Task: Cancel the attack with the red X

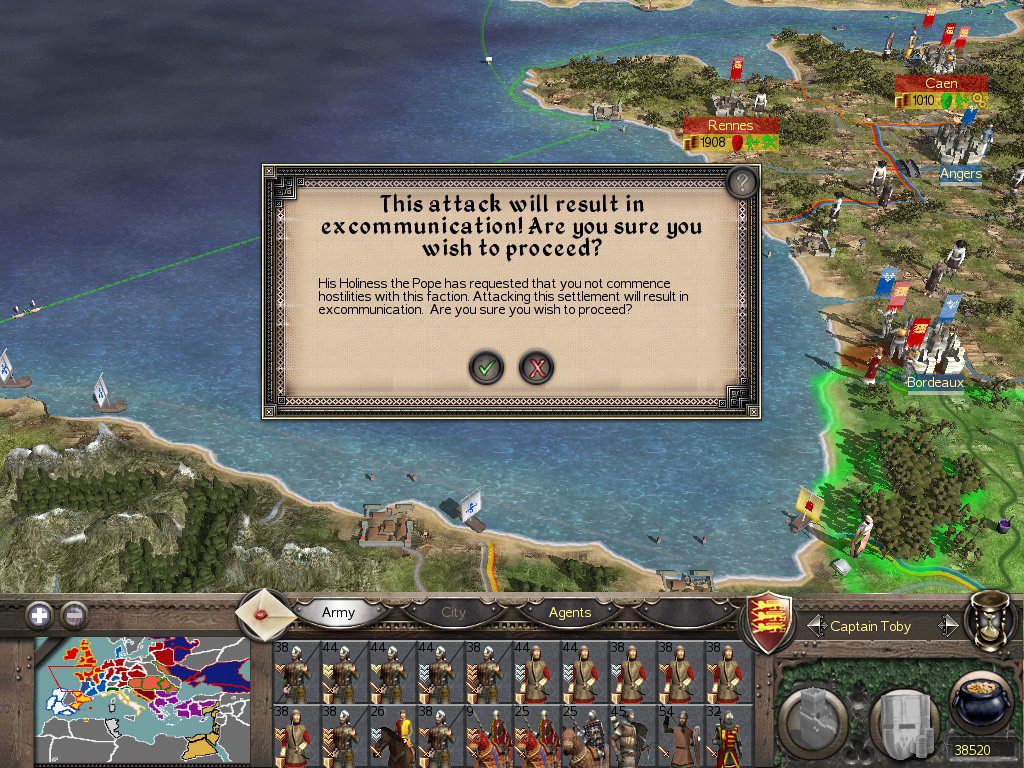Action: (x=537, y=368)
